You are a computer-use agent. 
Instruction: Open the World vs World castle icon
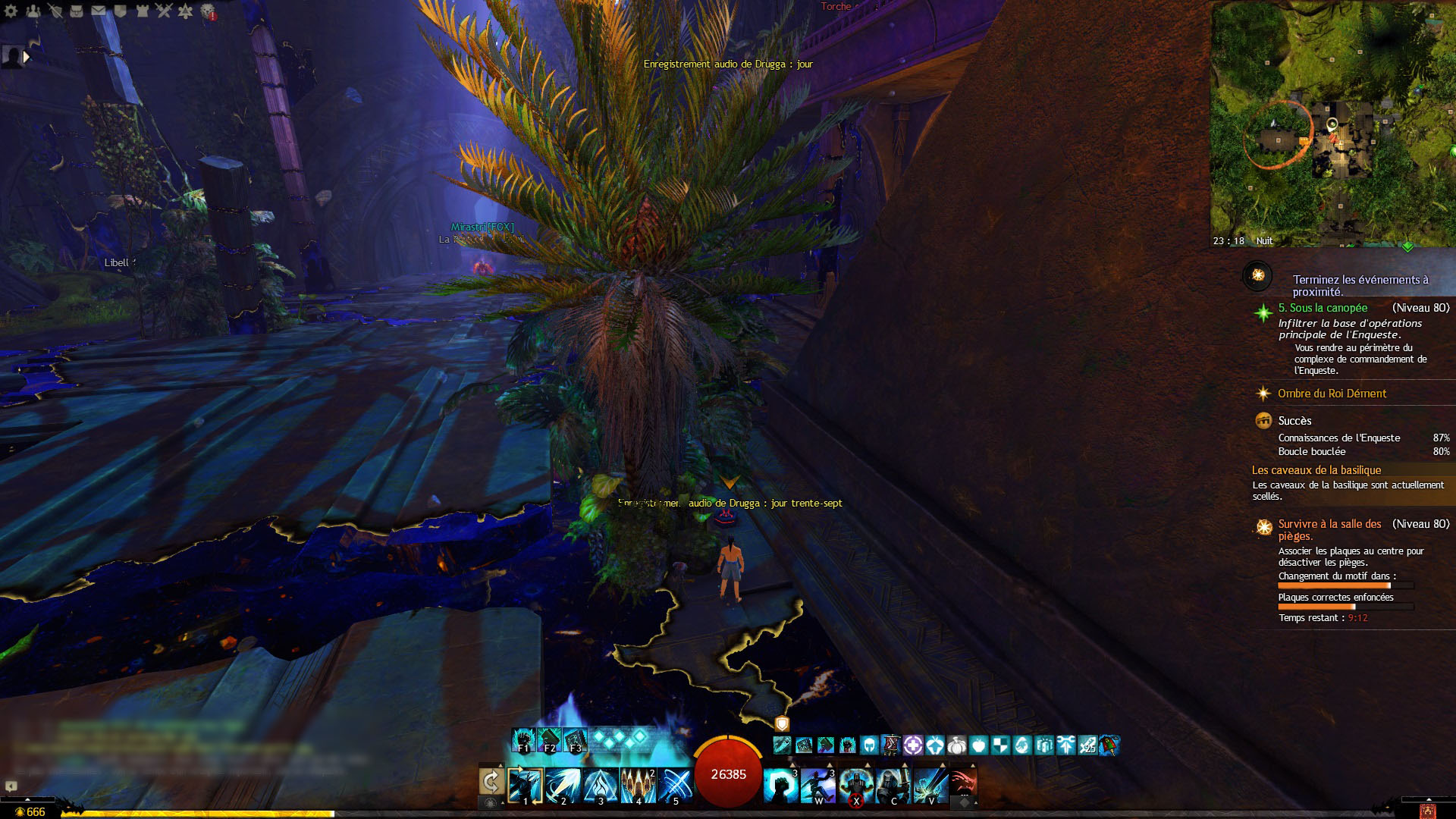(x=142, y=11)
